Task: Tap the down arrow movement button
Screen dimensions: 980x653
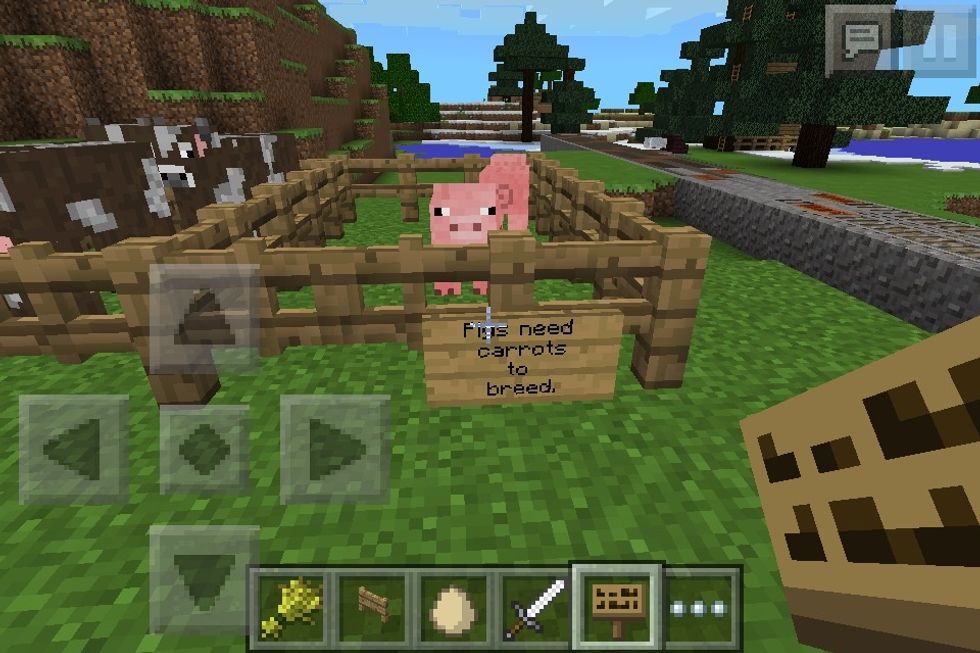Action: point(204,578)
